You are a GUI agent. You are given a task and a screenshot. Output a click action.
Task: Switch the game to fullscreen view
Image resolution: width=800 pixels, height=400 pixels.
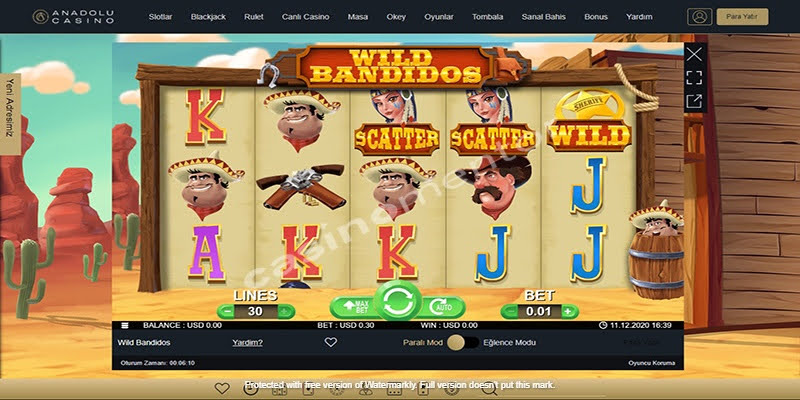pos(694,78)
